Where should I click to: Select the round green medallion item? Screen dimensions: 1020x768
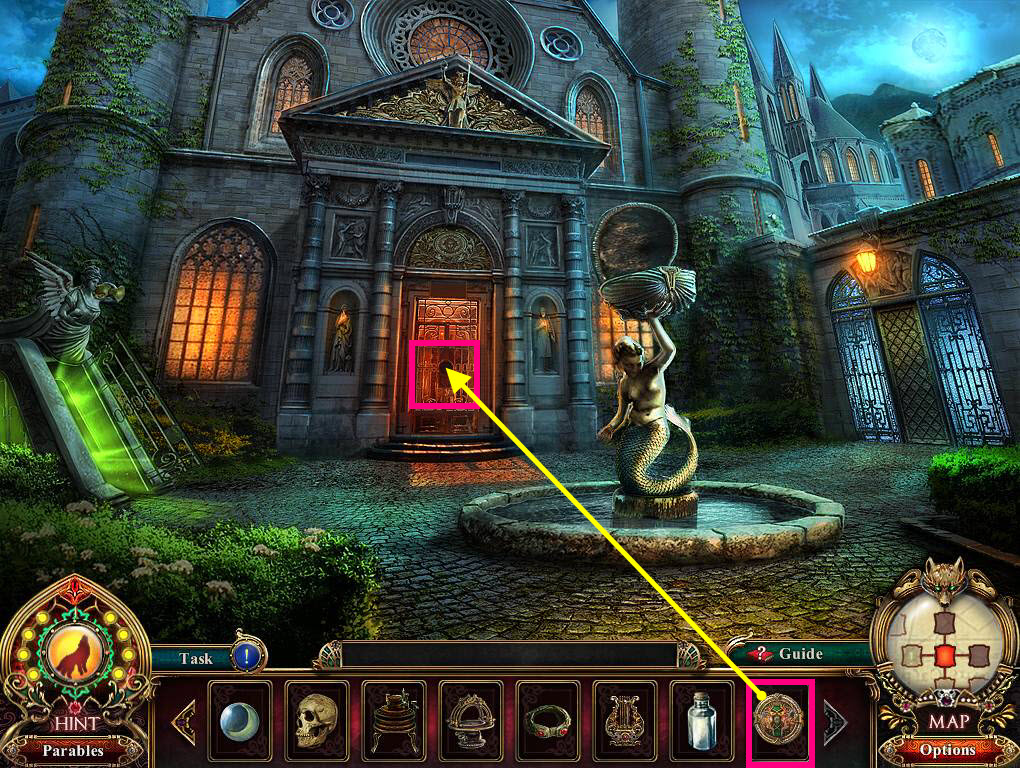pos(780,720)
